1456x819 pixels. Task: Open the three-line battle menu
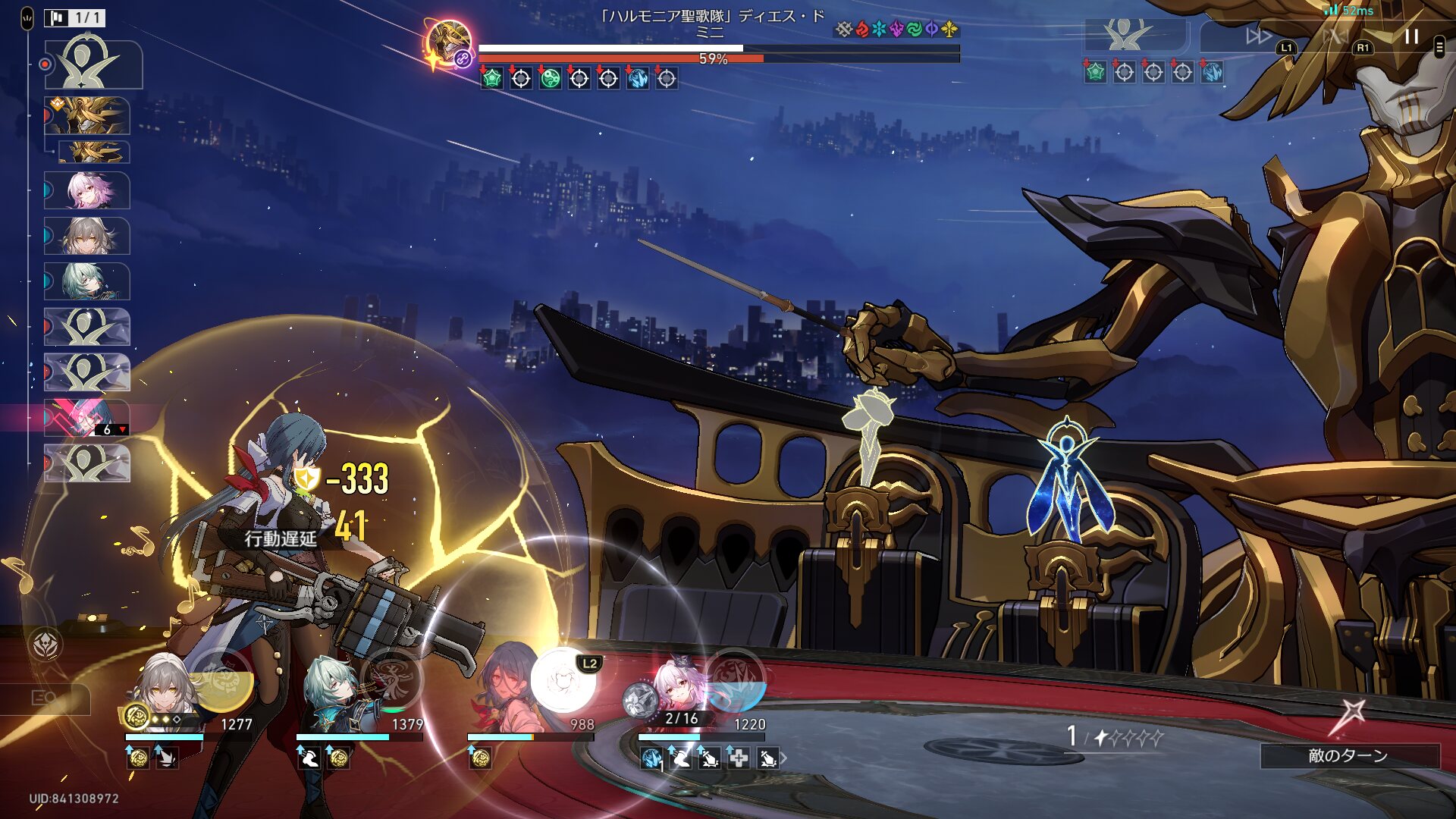pos(1439,47)
